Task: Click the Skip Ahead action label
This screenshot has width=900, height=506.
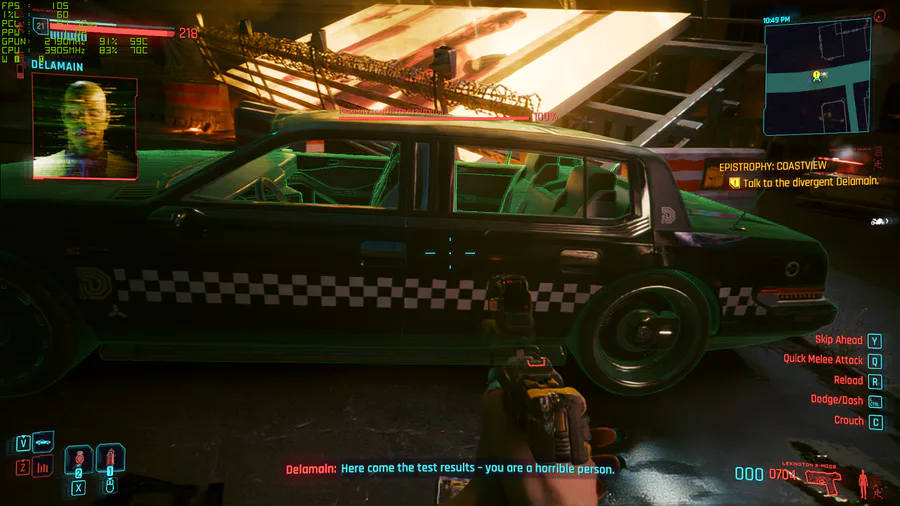Action: [838, 340]
